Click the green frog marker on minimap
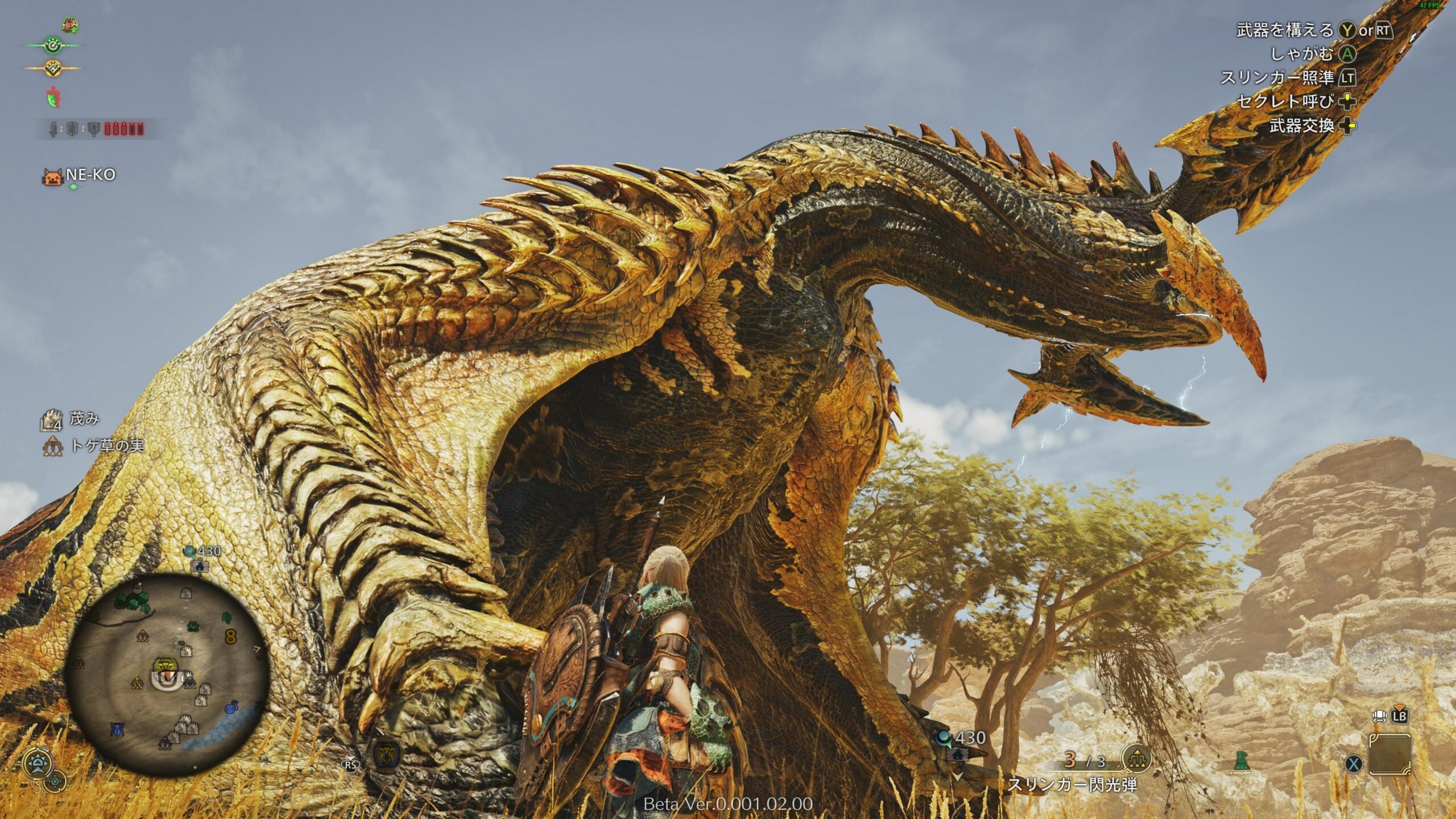 pyautogui.click(x=193, y=626)
